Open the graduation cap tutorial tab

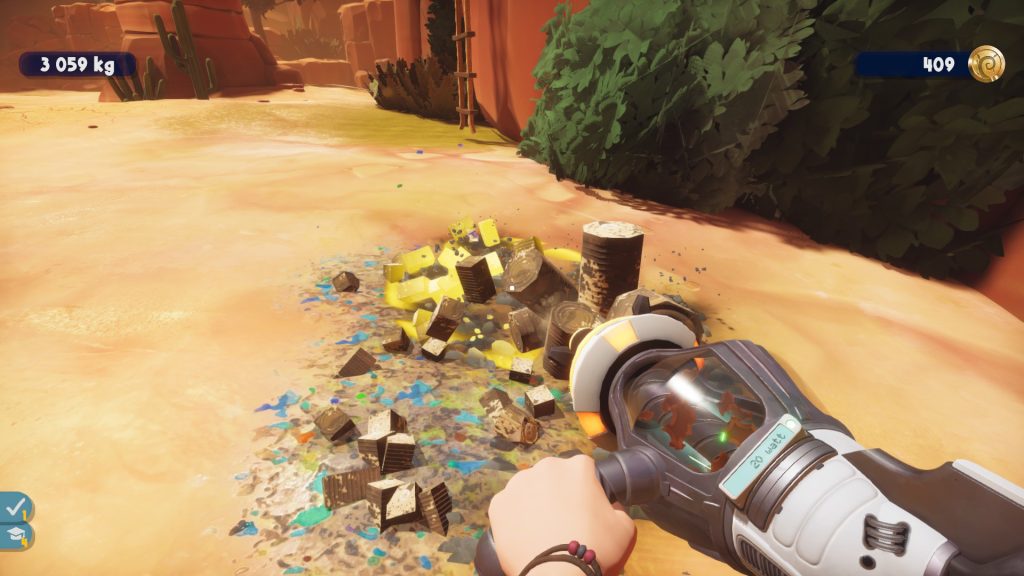(x=16, y=536)
